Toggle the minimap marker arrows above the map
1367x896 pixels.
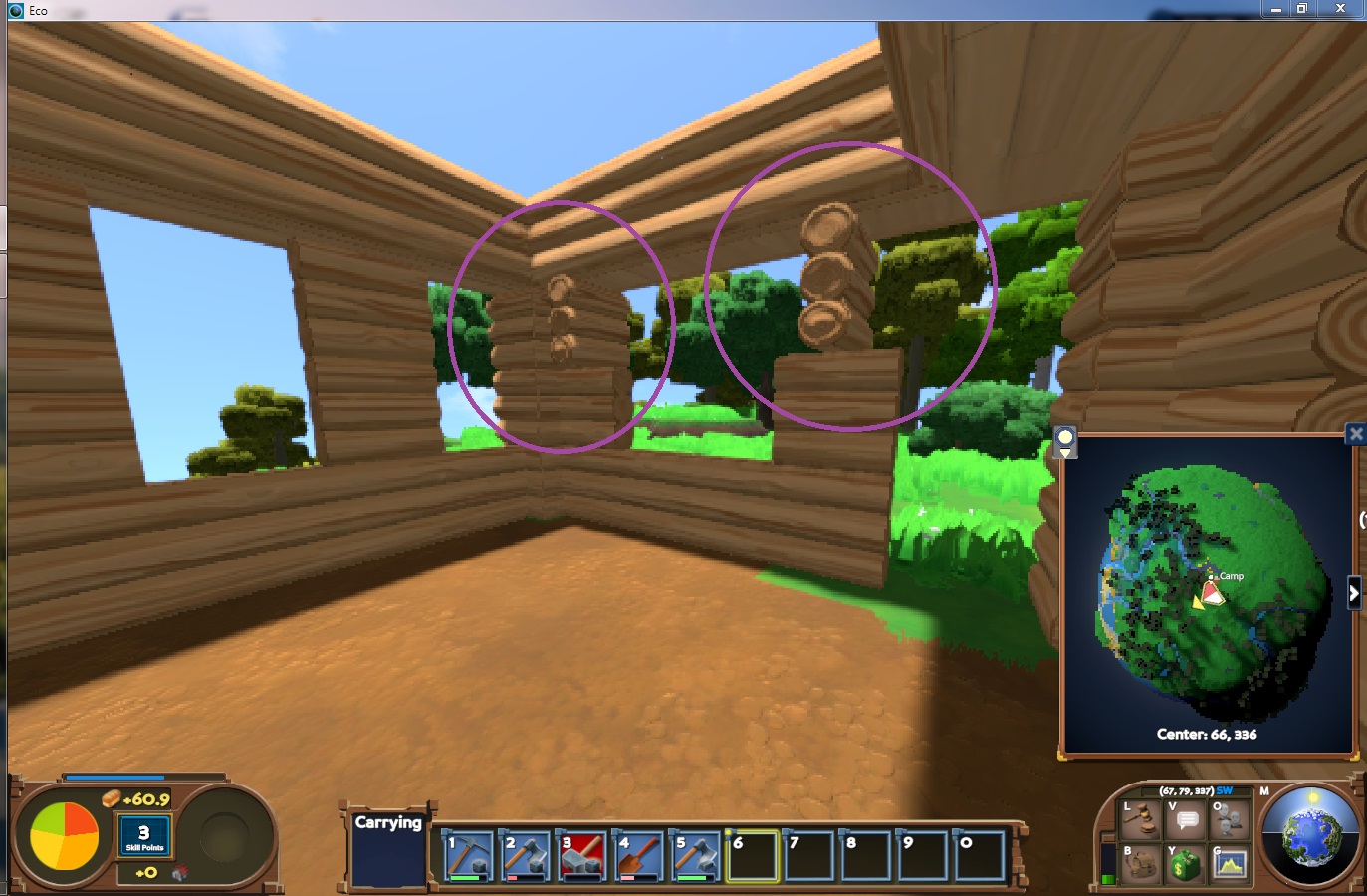click(1065, 441)
